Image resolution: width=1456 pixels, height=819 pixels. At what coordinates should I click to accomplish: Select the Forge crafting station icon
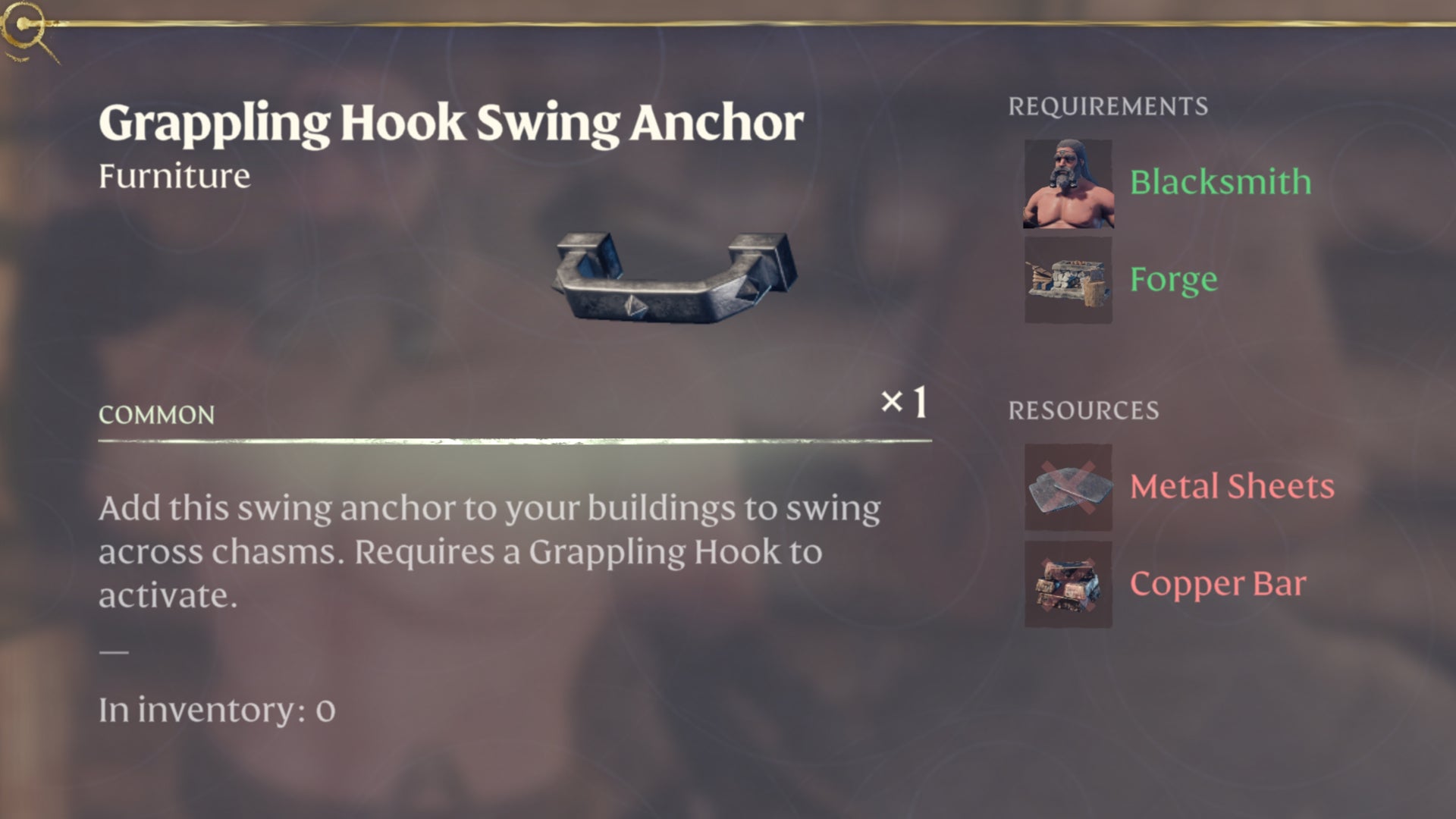pos(1068,281)
